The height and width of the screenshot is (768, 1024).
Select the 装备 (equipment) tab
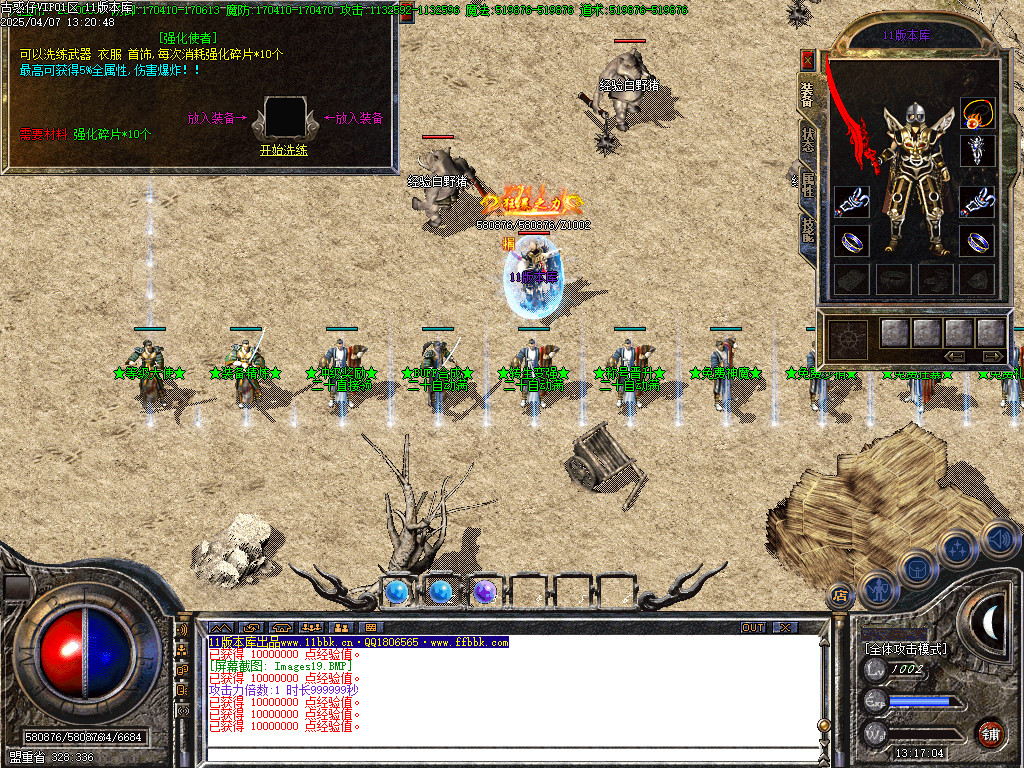[808, 94]
